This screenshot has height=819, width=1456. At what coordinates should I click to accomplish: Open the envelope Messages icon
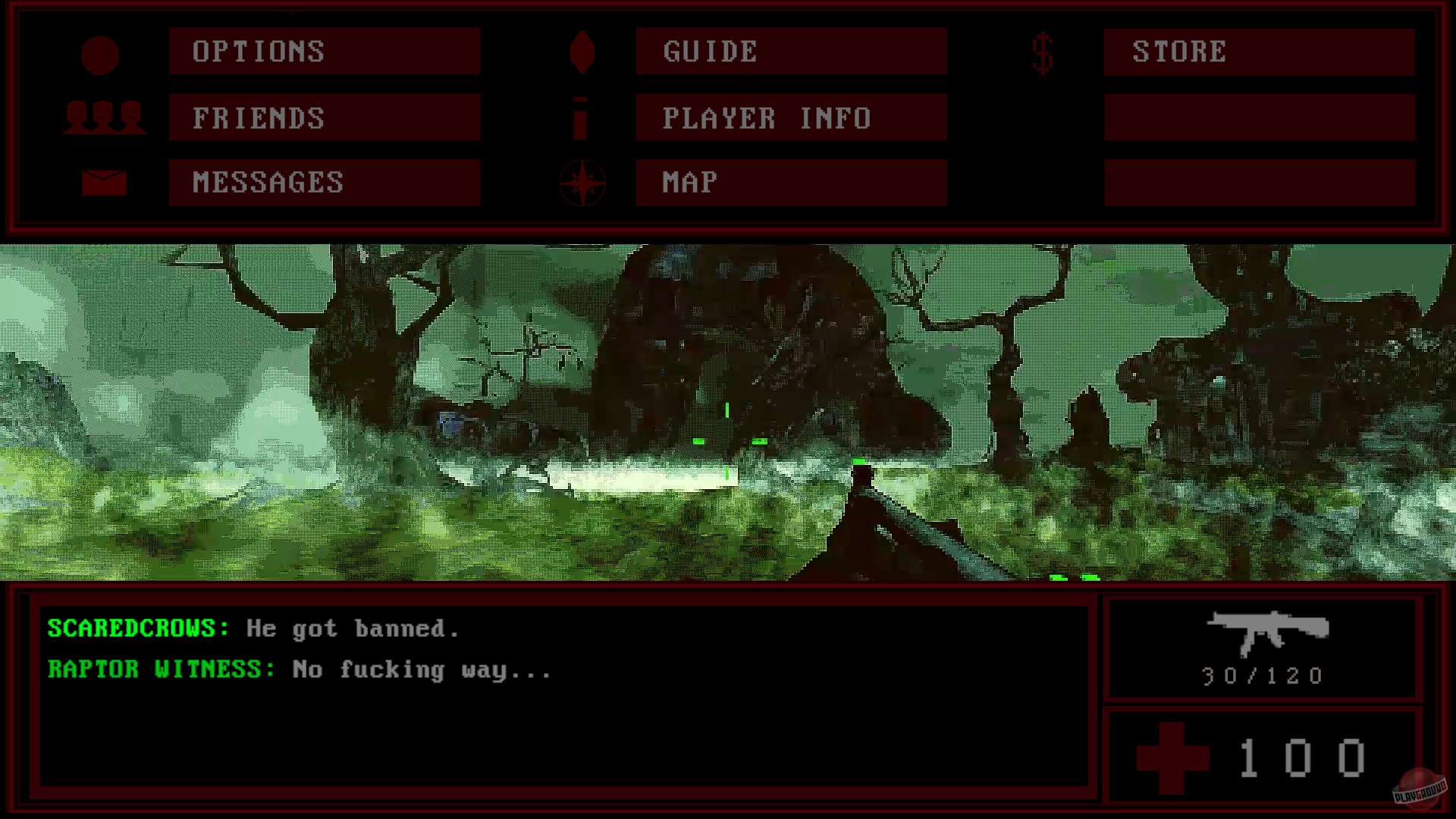[x=105, y=181]
